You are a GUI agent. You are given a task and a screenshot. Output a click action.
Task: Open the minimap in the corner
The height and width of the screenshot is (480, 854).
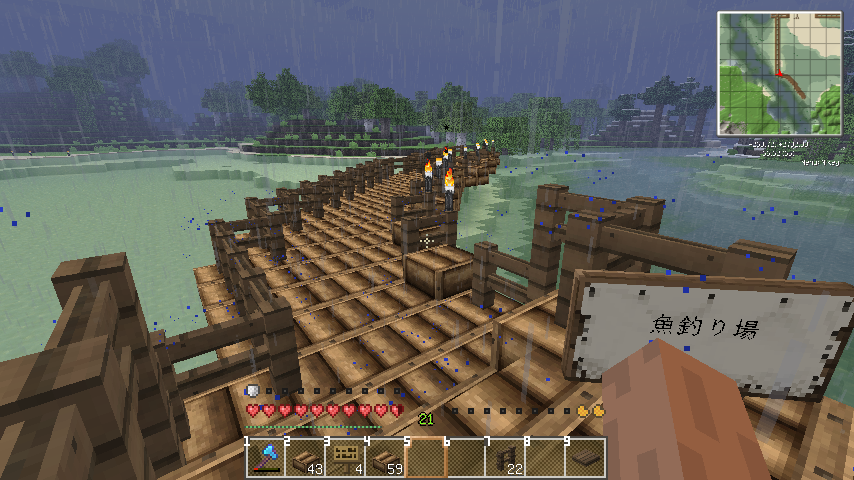pyautogui.click(x=779, y=74)
